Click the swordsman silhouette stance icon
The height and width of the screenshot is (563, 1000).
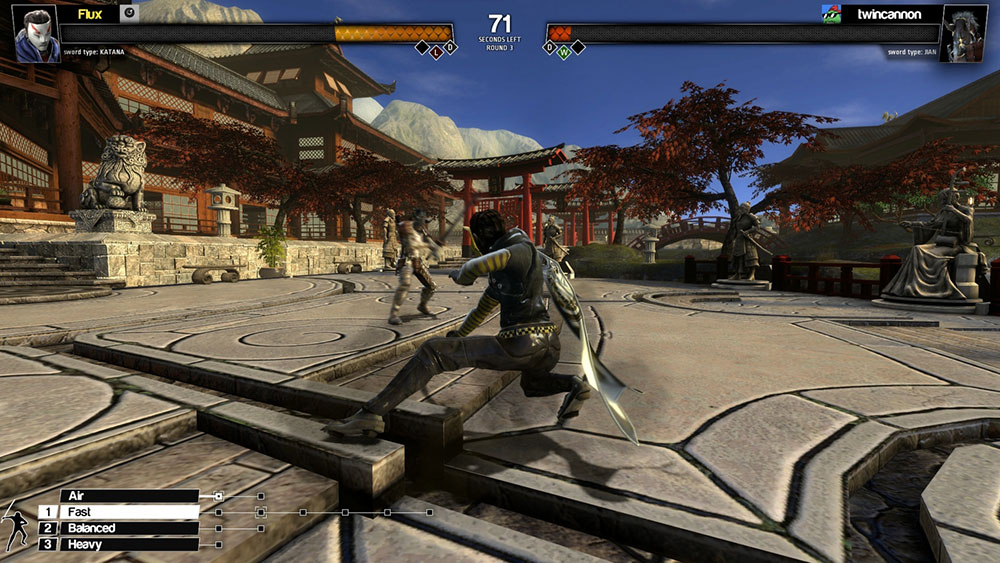[17, 525]
